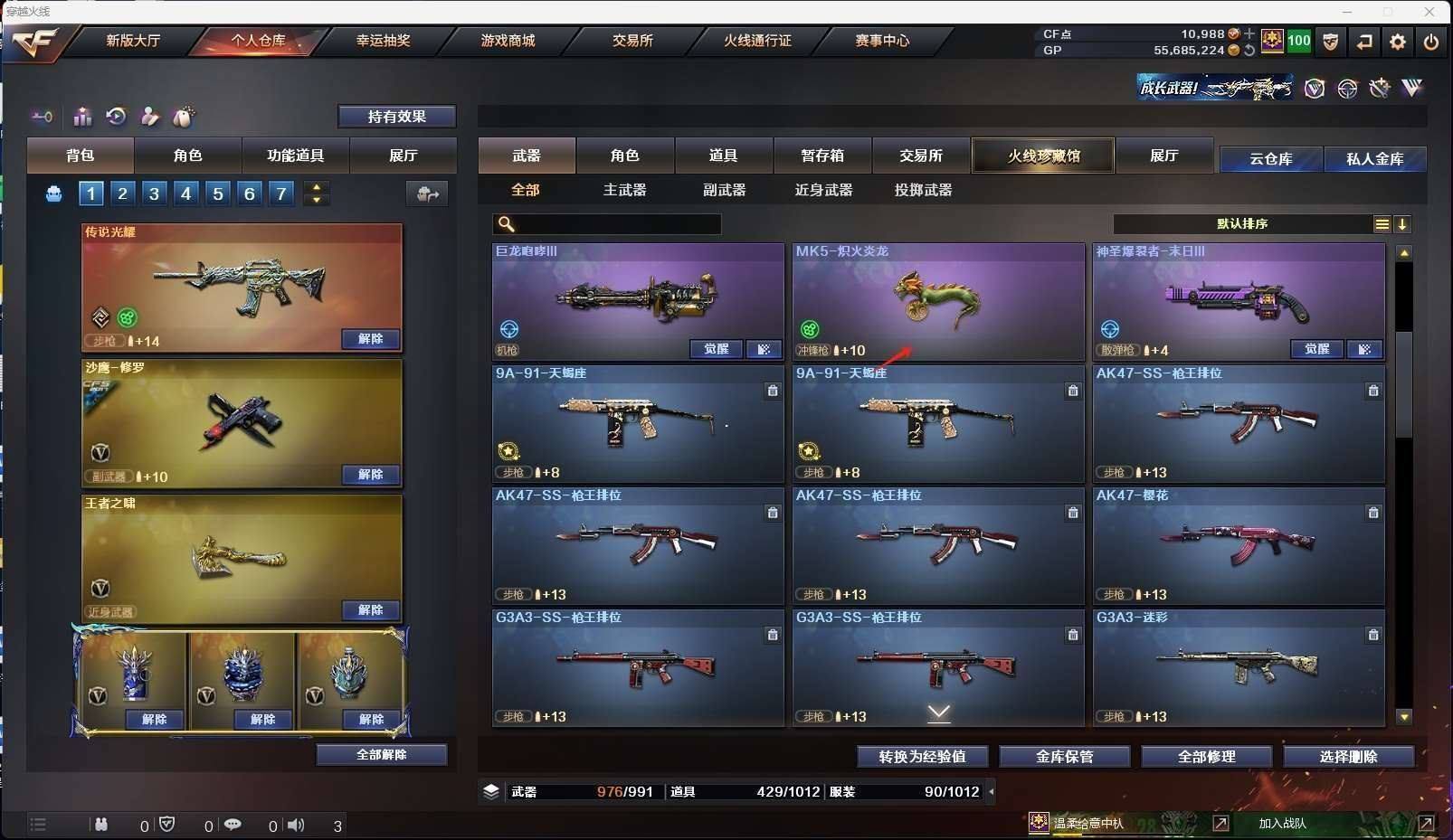The image size is (1453, 840).
Task: Switch to backpack loadout number 3
Action: [x=154, y=193]
